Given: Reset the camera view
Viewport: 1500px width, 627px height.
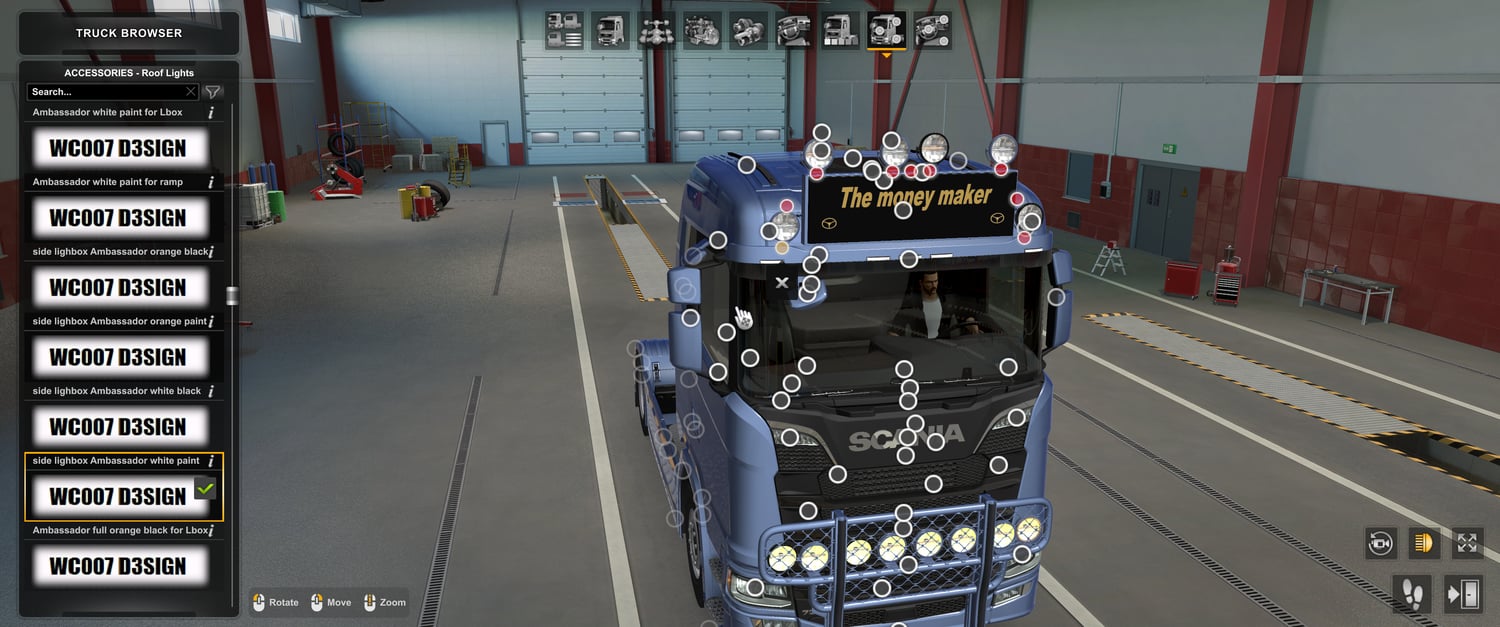Looking at the screenshot, I should point(1381,543).
